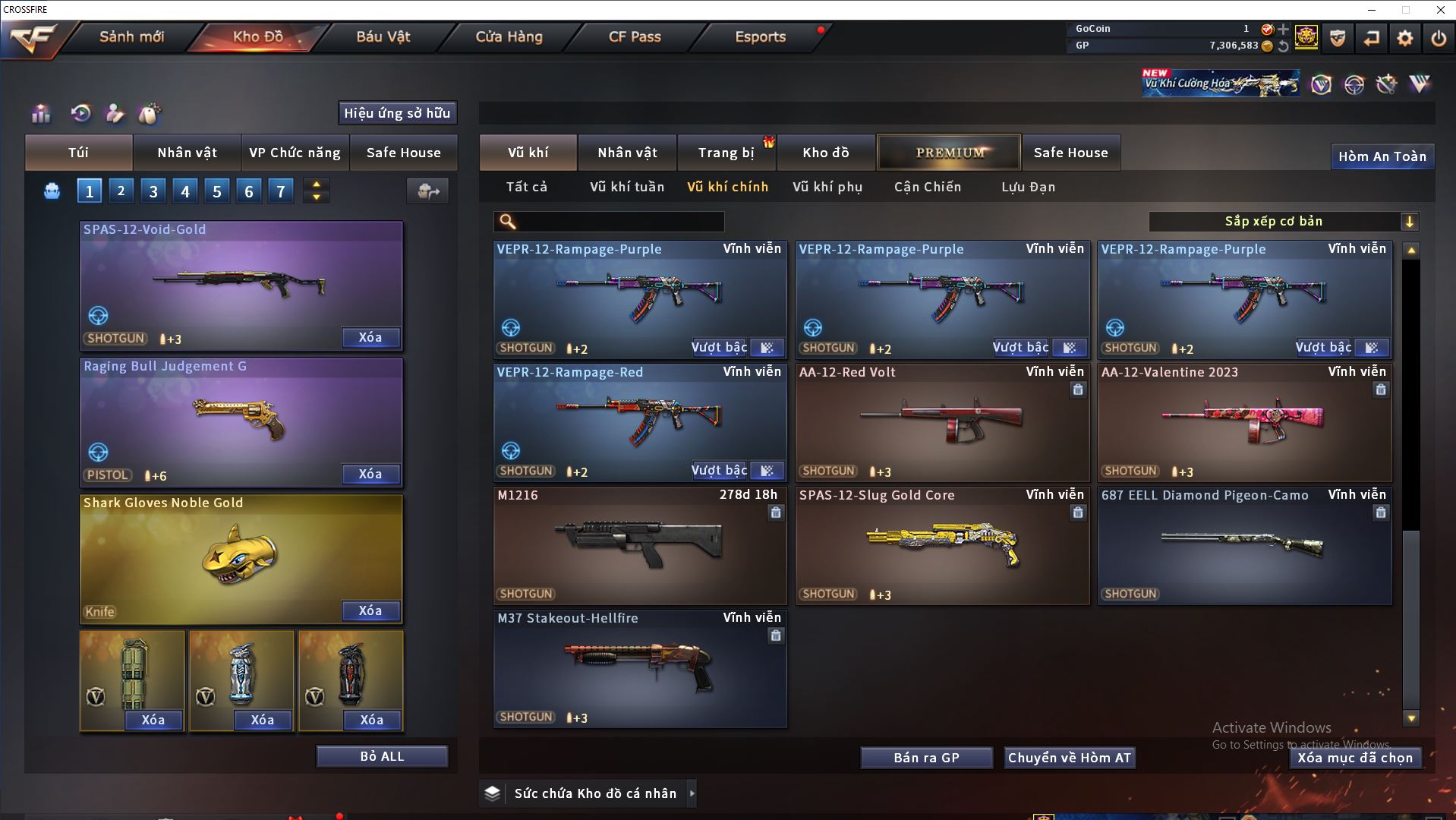
Task: Click the Bán ra GP sell button
Action: click(x=926, y=758)
